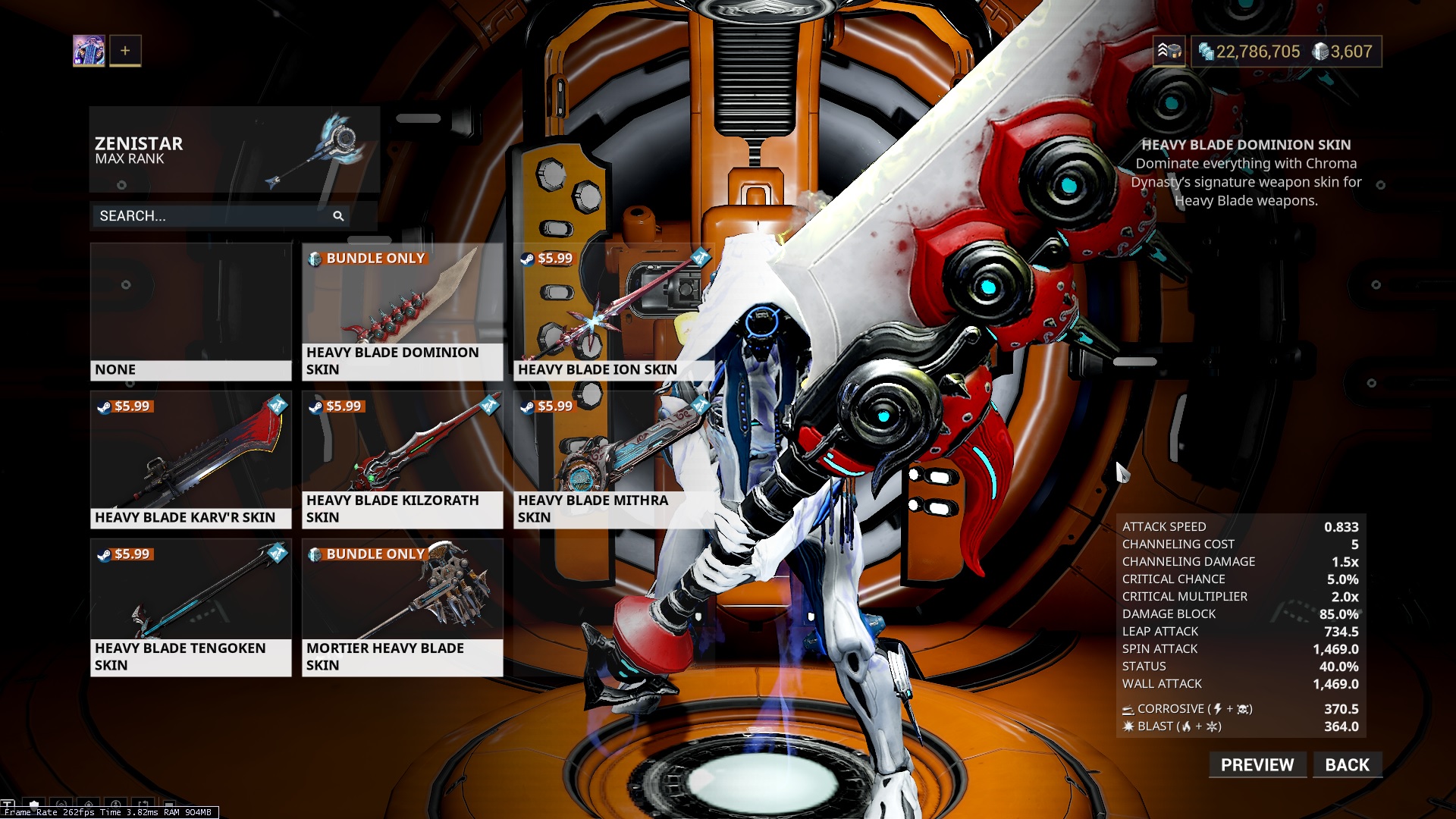Pick the Heavy Blade Karv'r Skin
The image size is (1456, 819).
coord(190,459)
